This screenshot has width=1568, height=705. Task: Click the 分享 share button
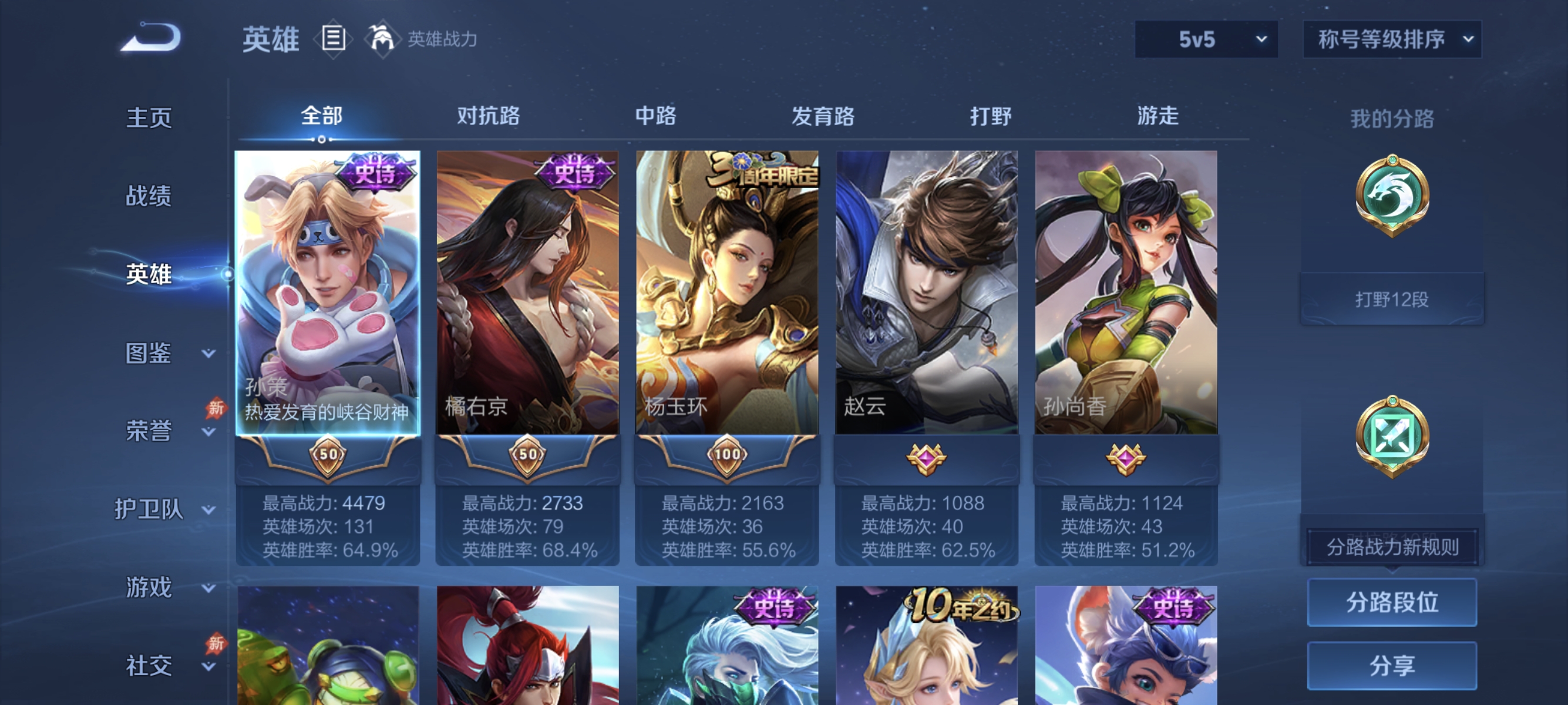1392,666
